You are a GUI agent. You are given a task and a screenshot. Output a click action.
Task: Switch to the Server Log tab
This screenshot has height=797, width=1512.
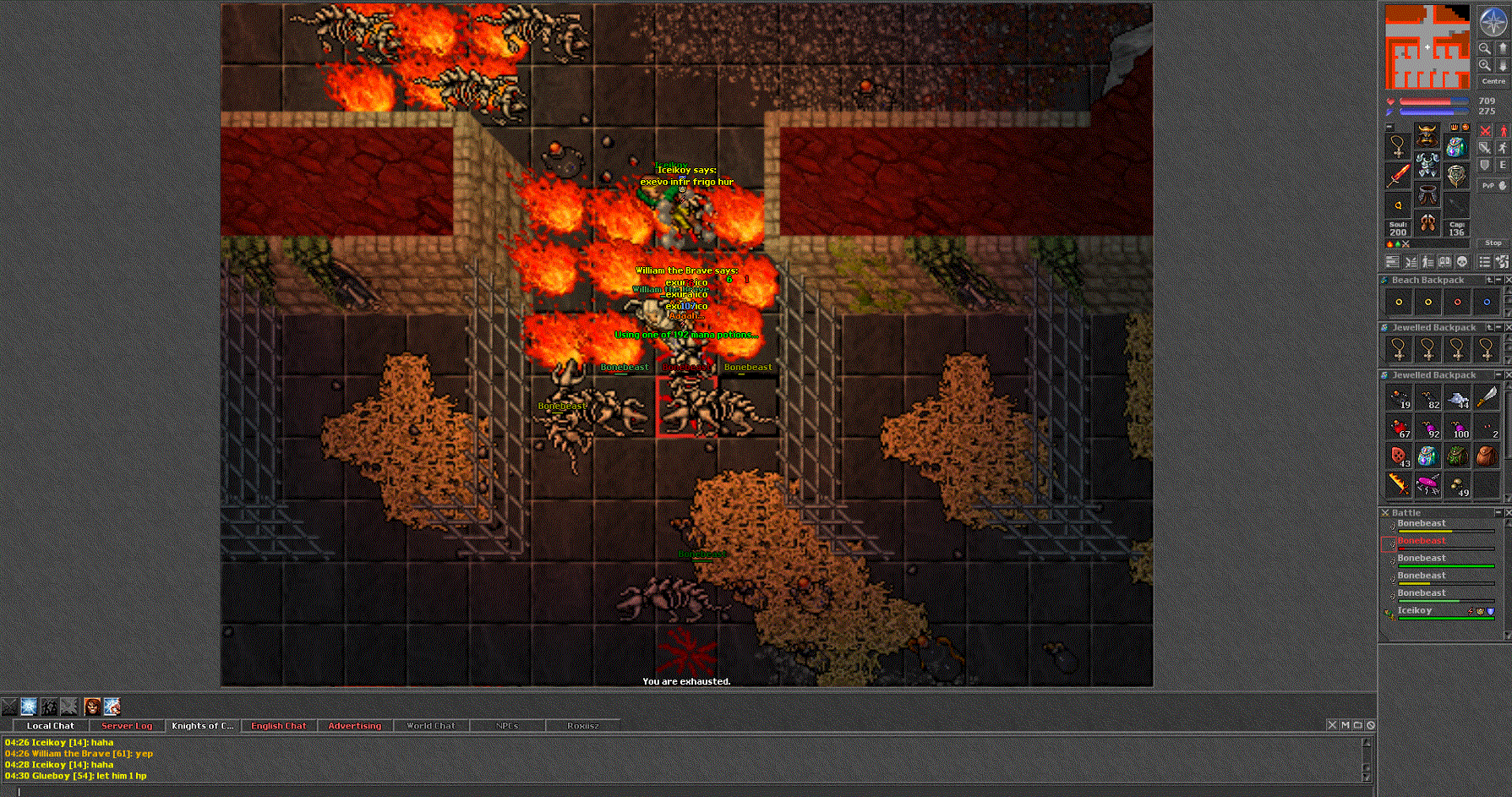tap(127, 726)
